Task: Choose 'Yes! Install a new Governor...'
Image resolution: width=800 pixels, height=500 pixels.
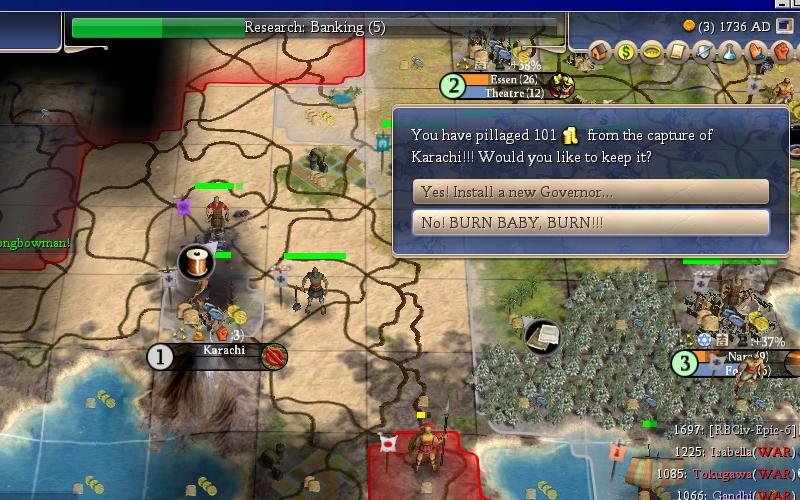Action: 590,192
